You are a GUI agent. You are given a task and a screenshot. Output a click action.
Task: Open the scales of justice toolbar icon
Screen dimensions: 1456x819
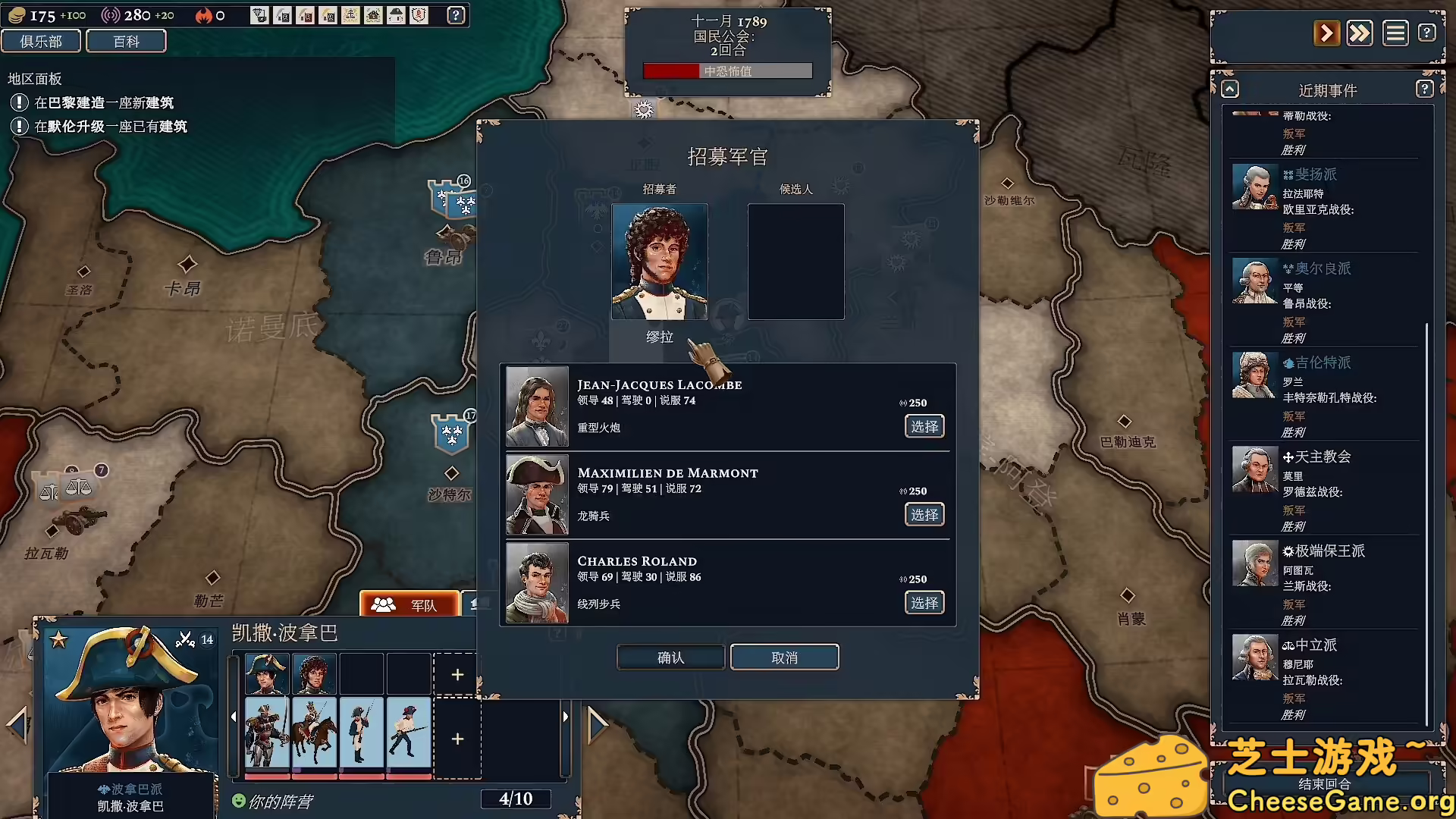(x=350, y=14)
